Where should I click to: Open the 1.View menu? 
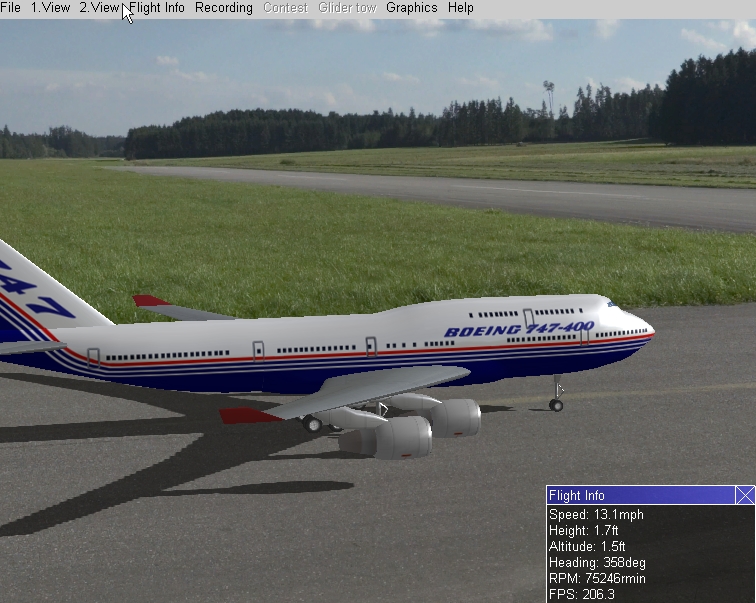[50, 8]
